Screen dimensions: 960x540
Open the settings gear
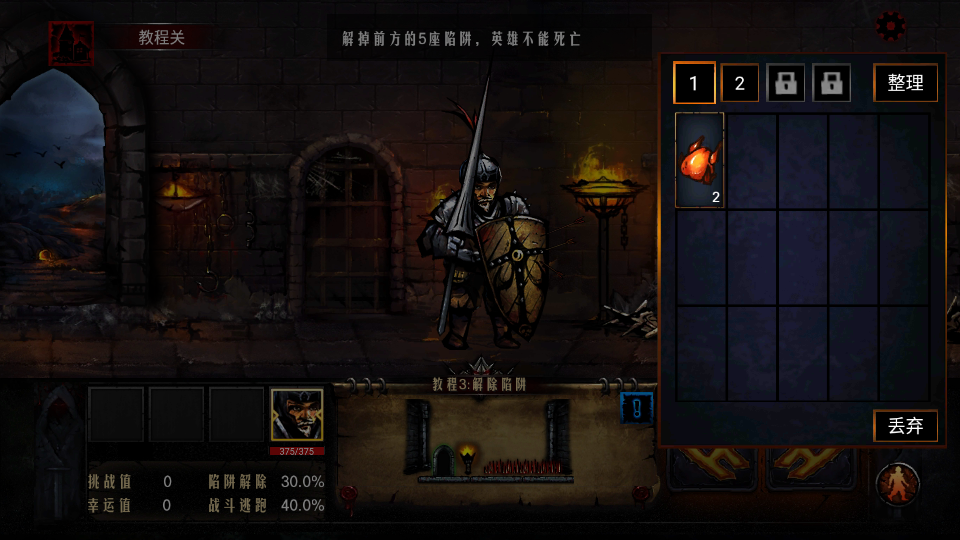point(890,26)
